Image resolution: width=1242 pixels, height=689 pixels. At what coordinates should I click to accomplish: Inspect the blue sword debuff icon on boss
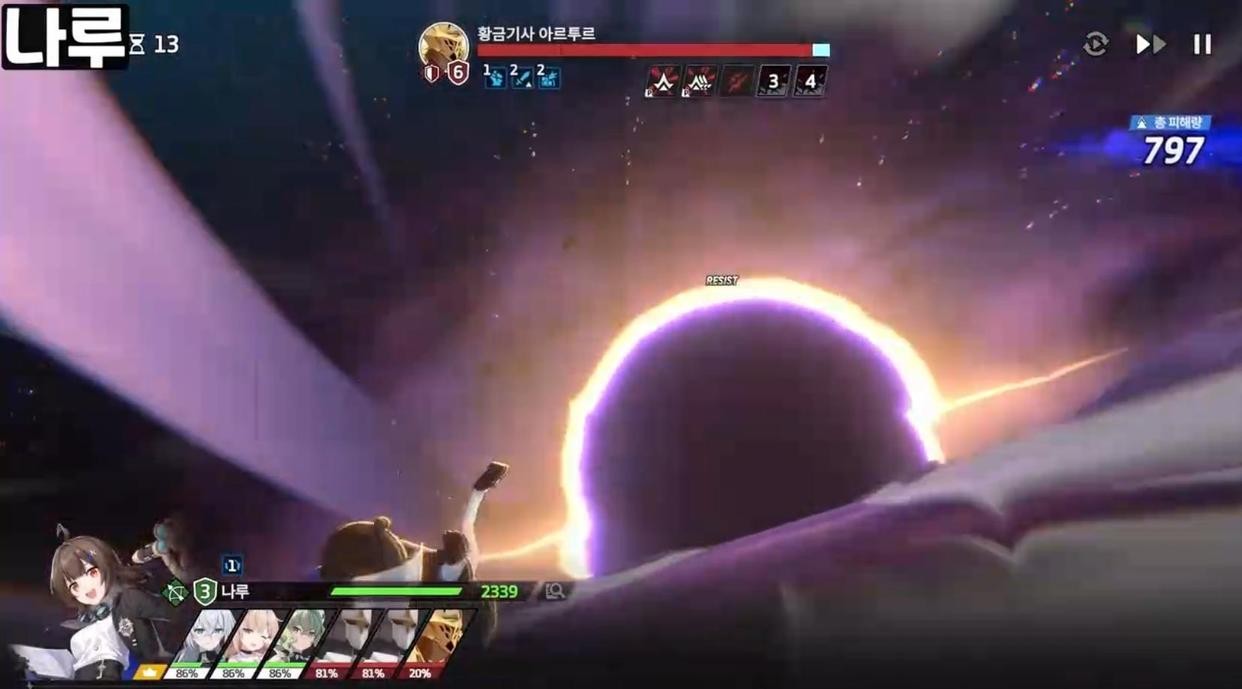tap(522, 77)
